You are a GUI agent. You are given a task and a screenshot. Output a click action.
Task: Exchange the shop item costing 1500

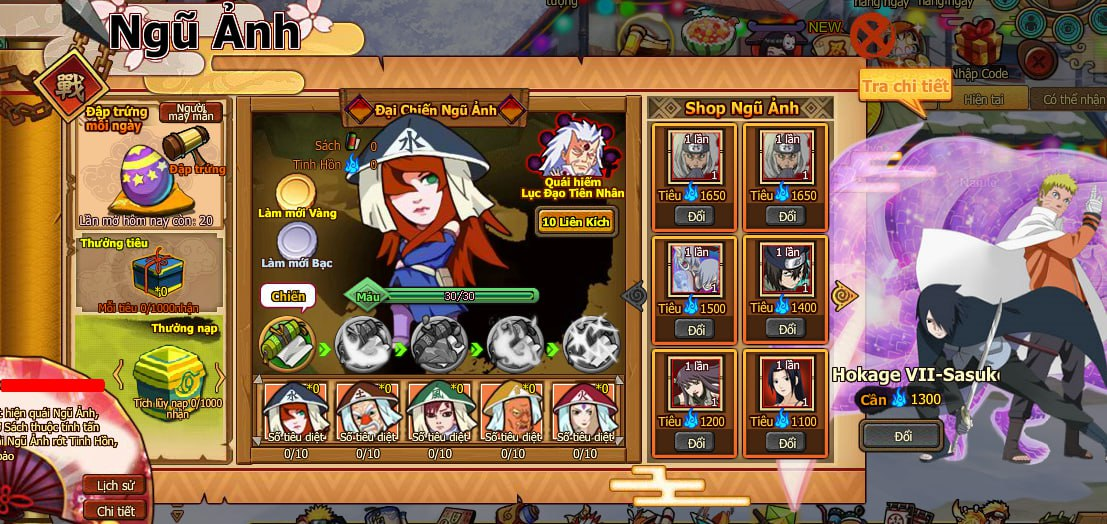coord(694,329)
